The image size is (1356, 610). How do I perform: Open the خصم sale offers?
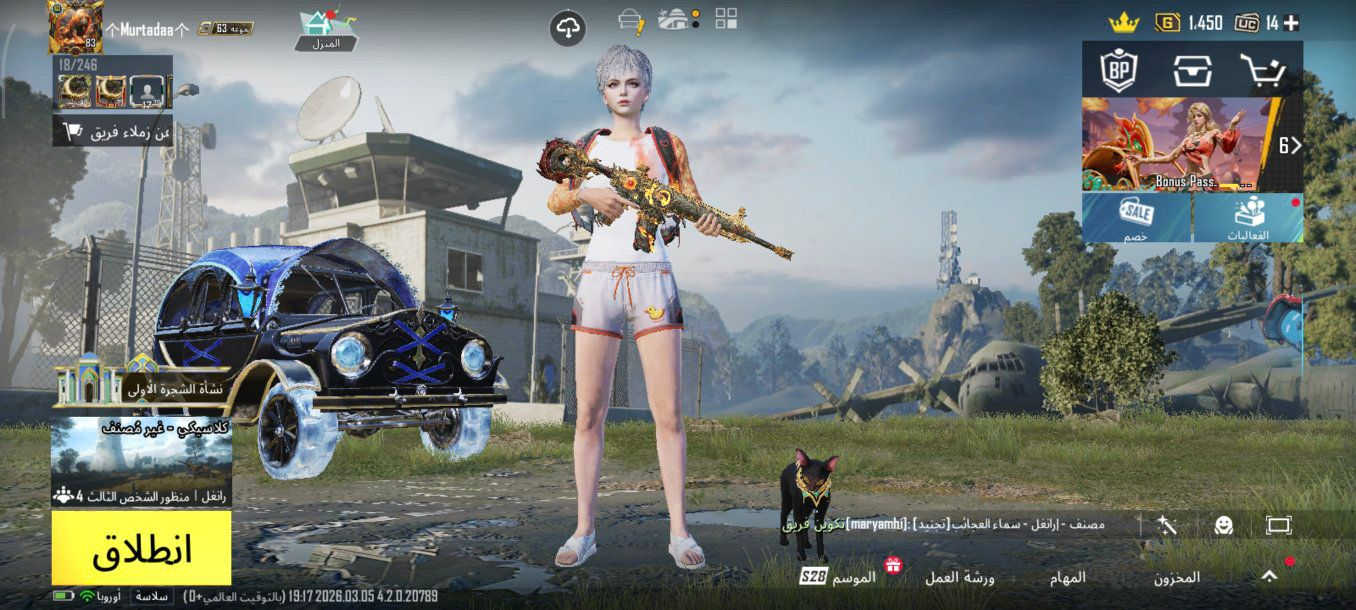click(1137, 218)
